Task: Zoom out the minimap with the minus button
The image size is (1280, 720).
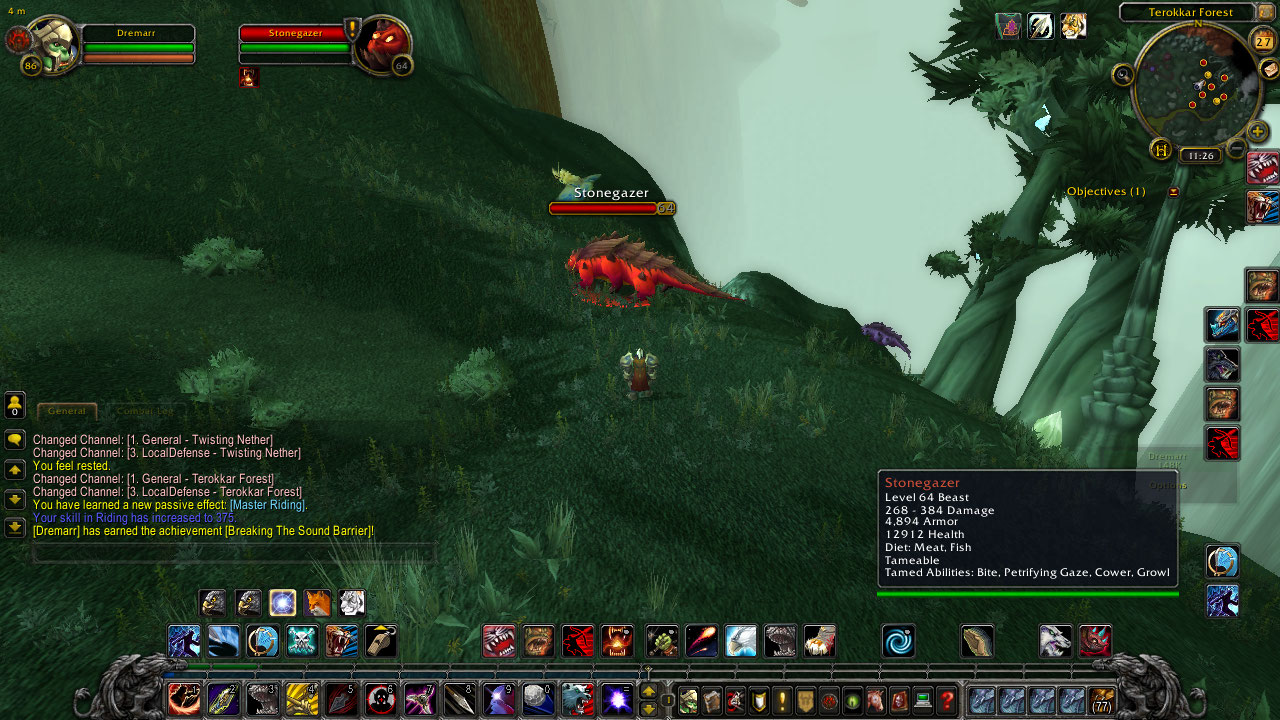Action: coord(1237,150)
